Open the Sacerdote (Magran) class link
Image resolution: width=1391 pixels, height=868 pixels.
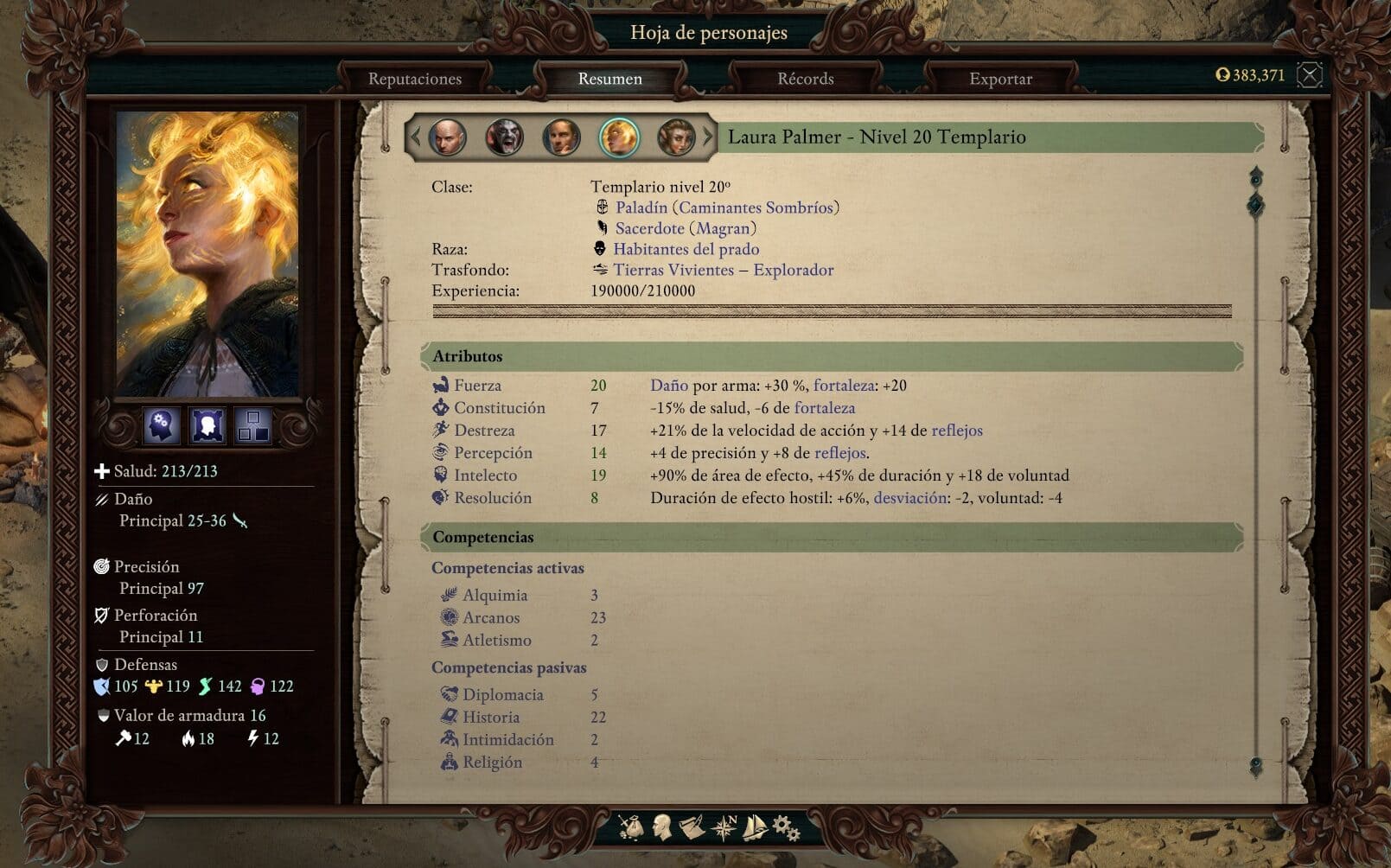(686, 228)
